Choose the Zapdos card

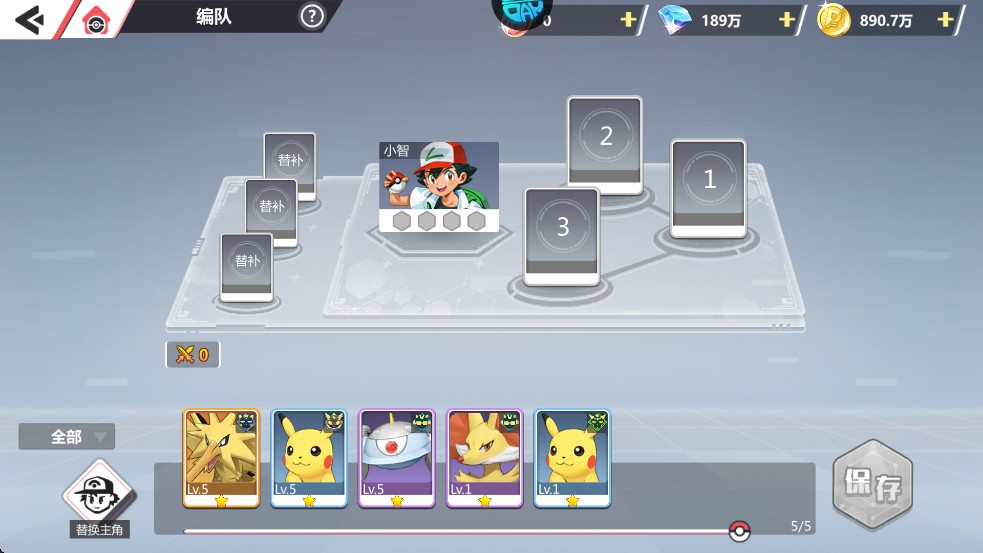pyautogui.click(x=221, y=457)
